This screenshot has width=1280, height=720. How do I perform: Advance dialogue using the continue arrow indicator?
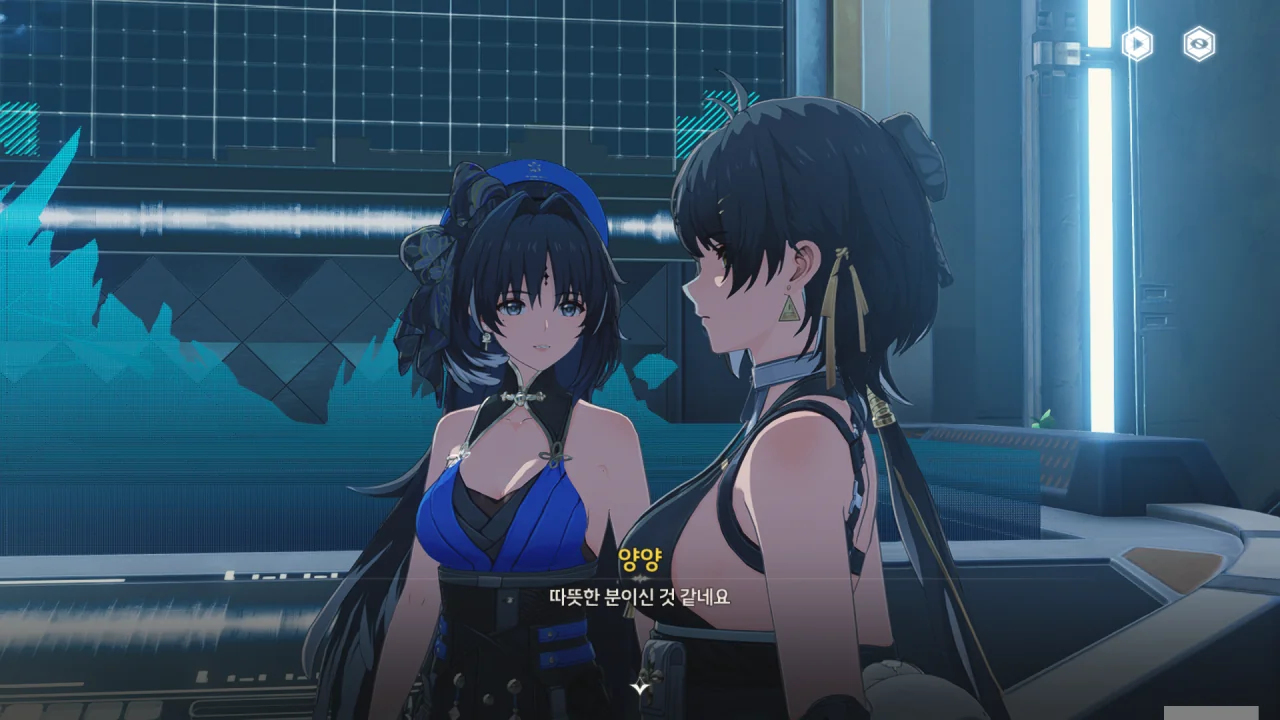coord(640,688)
